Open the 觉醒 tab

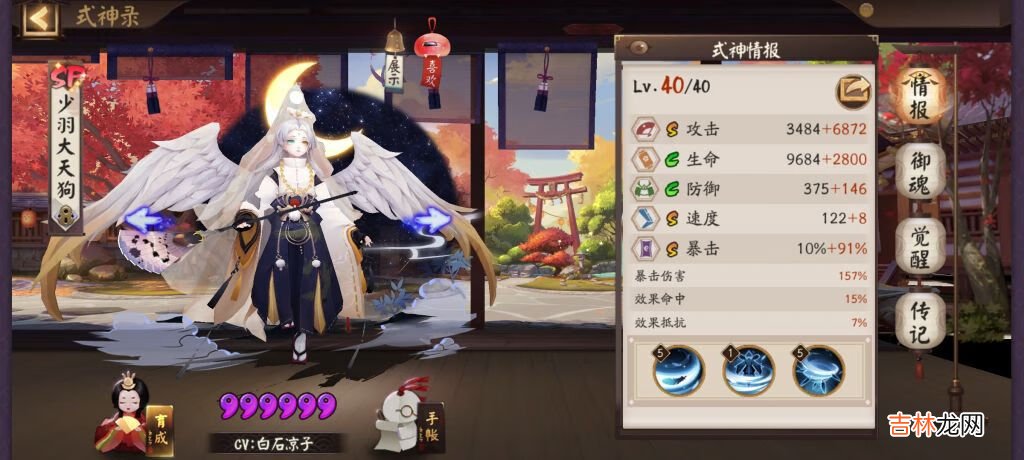[920, 249]
